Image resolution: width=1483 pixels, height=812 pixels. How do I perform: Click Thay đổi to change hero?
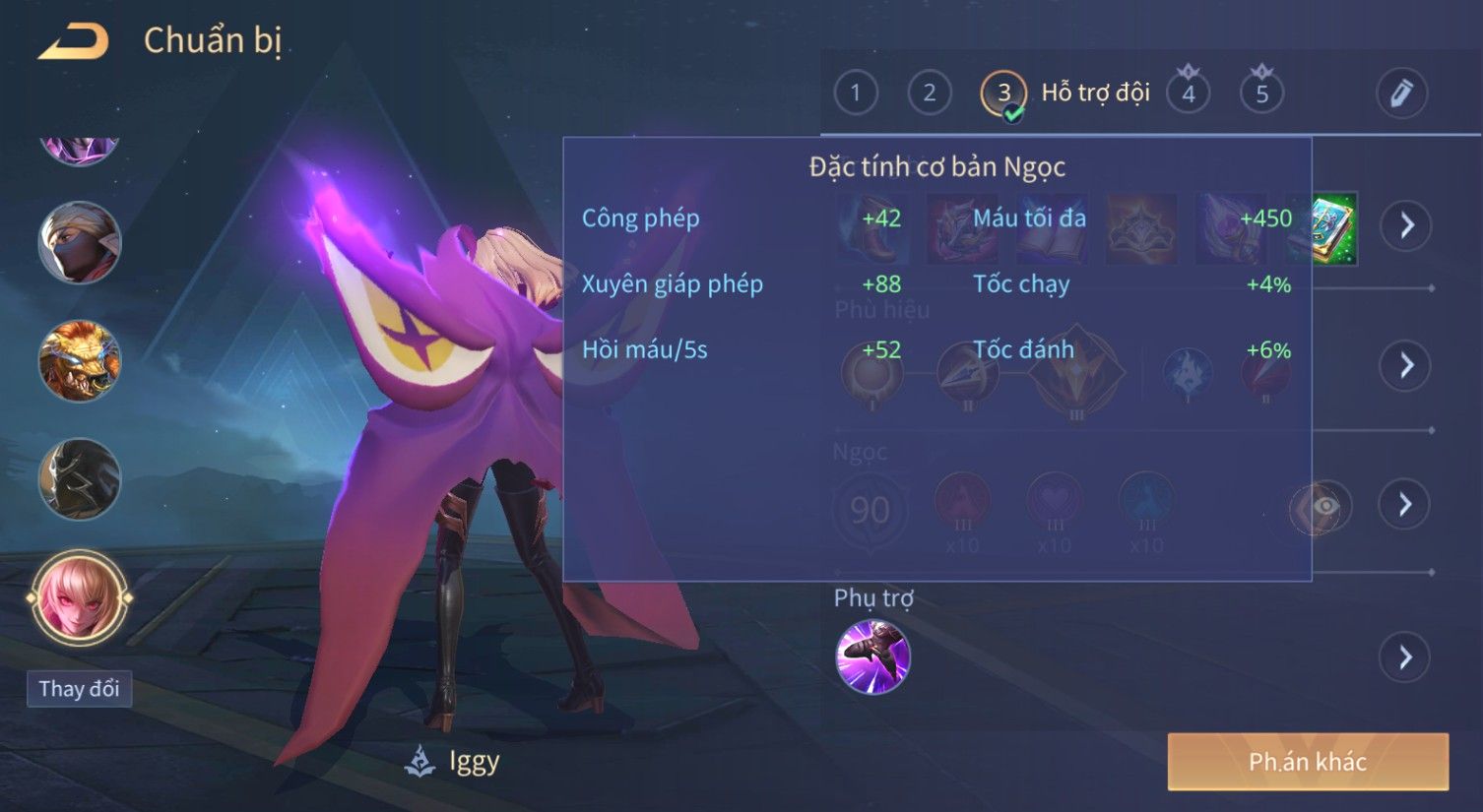(79, 689)
